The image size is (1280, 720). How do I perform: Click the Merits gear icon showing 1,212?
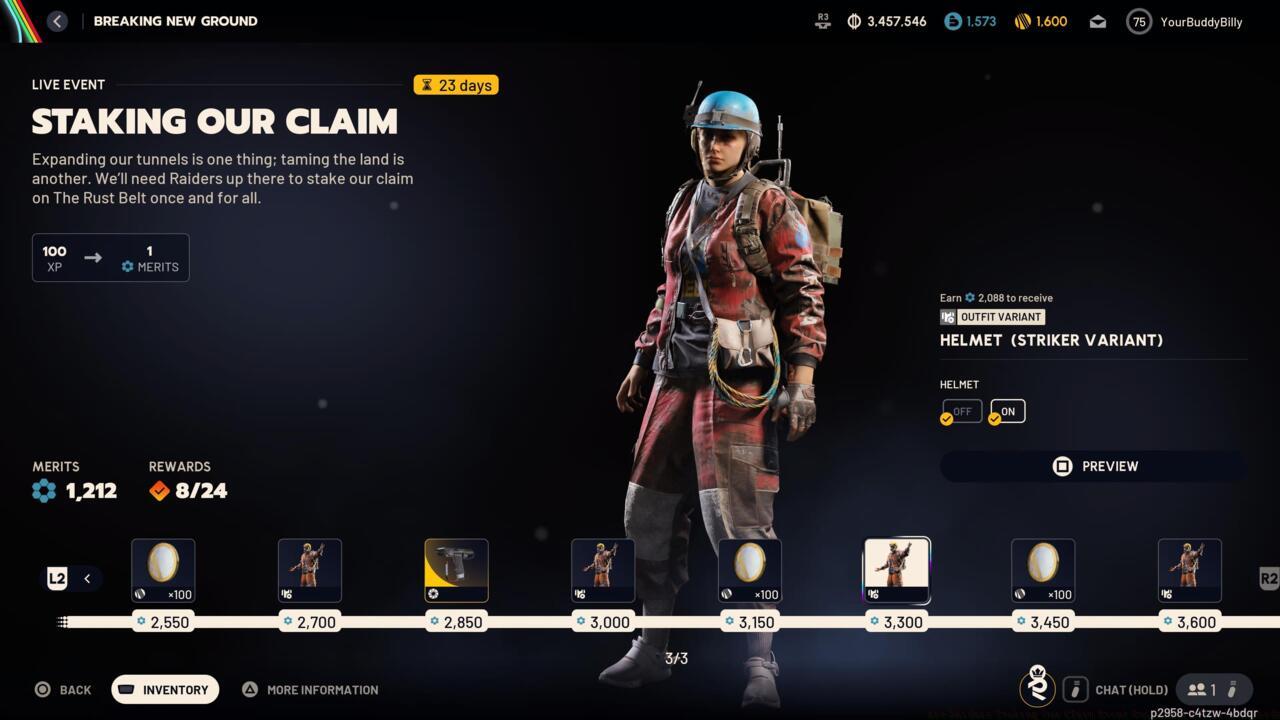pyautogui.click(x=42, y=490)
